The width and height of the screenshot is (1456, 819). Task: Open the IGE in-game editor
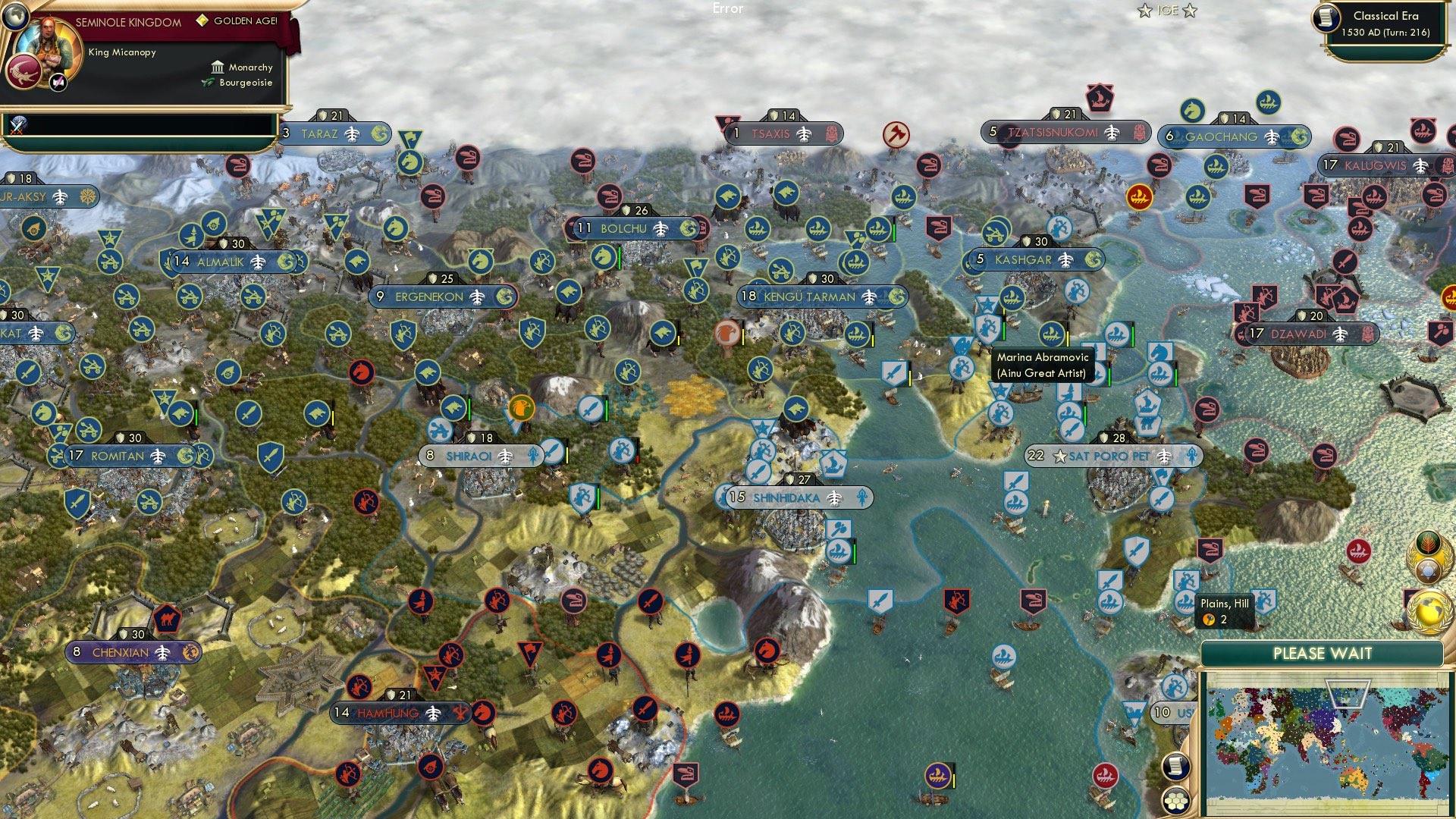point(1167,11)
